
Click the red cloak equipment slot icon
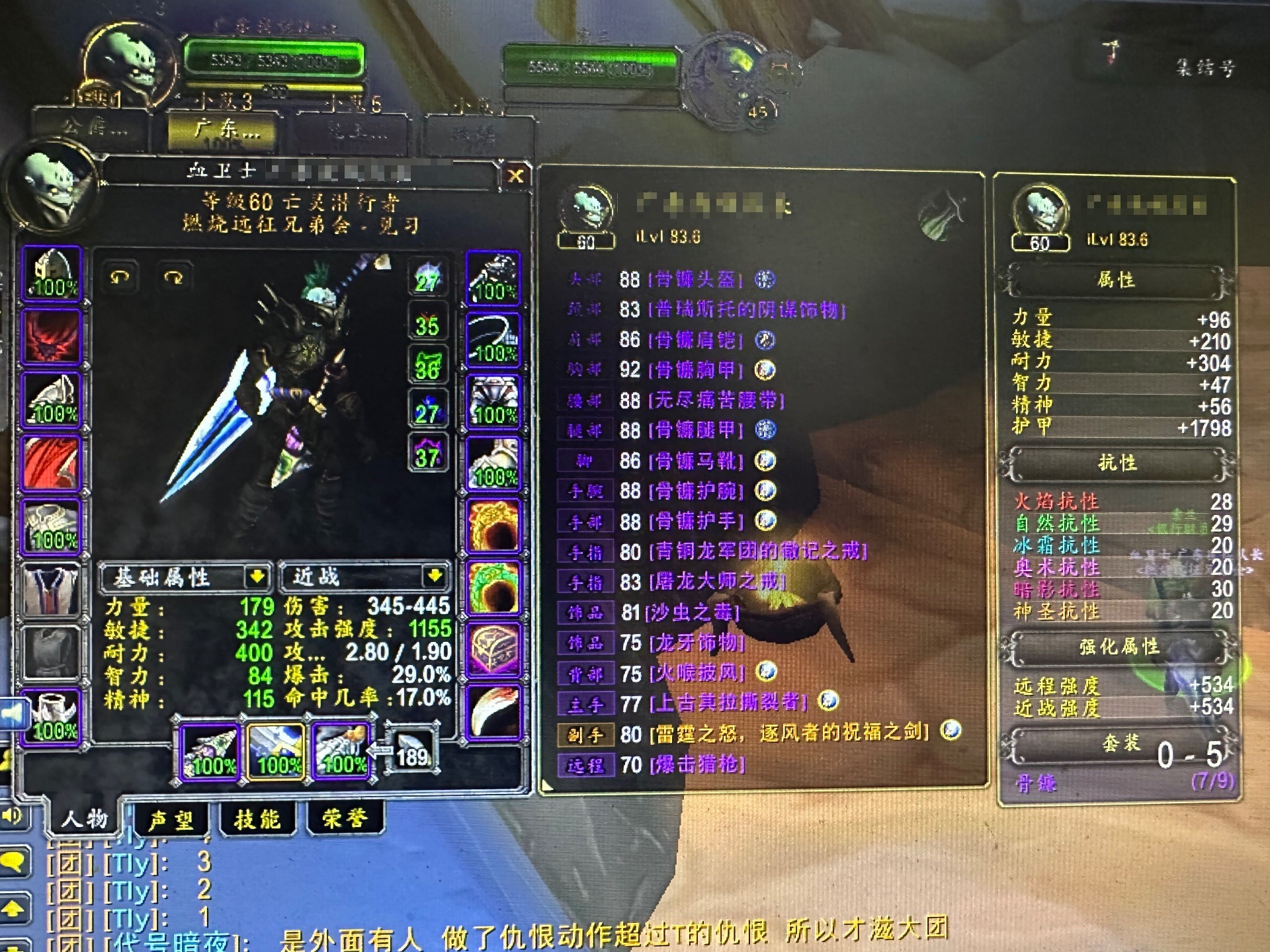point(51,462)
